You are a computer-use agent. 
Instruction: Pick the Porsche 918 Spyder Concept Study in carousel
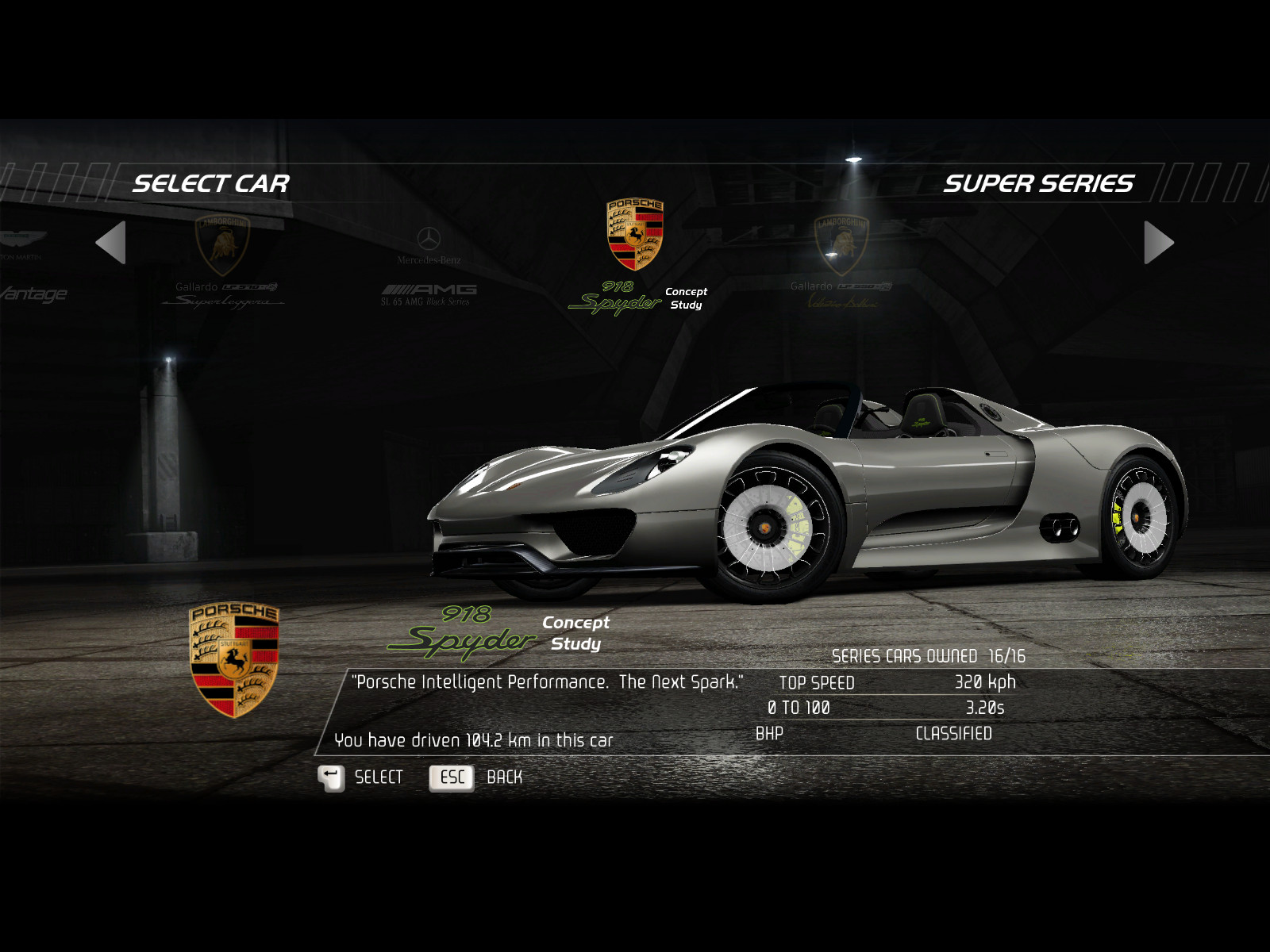click(635, 255)
